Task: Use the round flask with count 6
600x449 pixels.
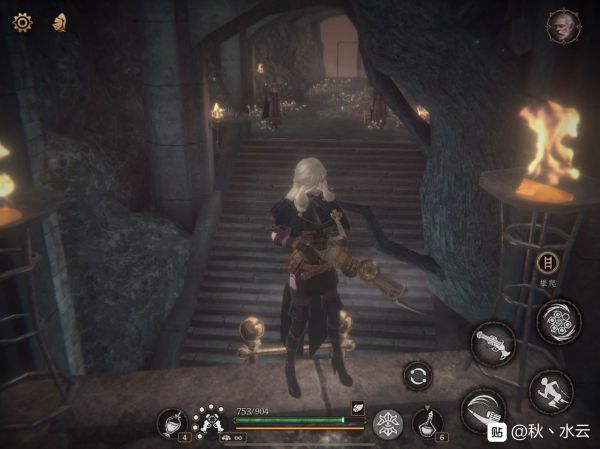Action: coord(428,422)
